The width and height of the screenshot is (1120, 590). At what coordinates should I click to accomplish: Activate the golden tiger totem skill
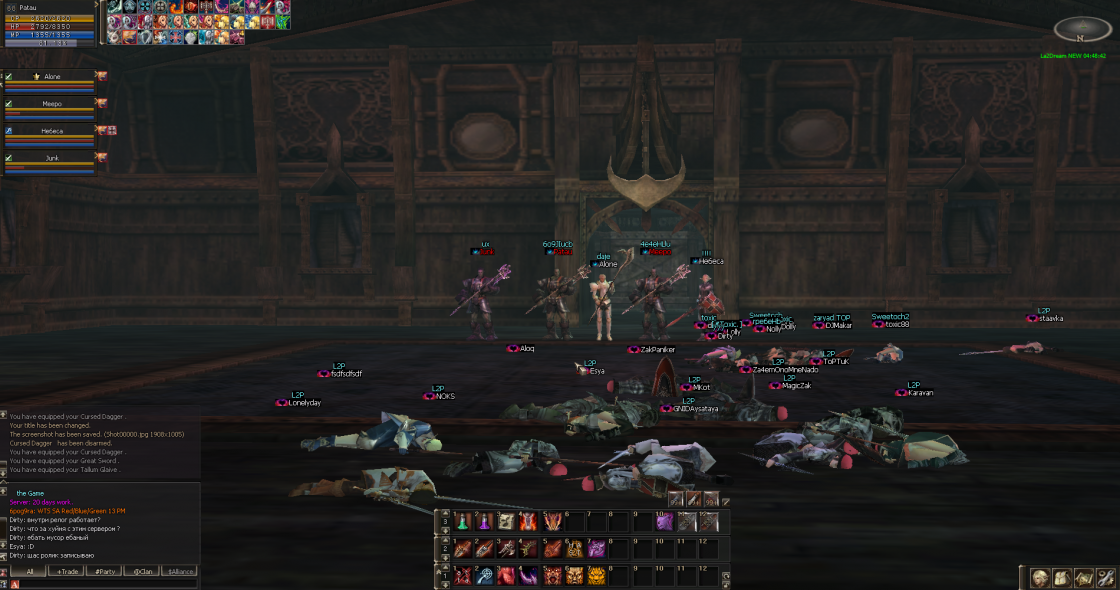click(x=597, y=576)
